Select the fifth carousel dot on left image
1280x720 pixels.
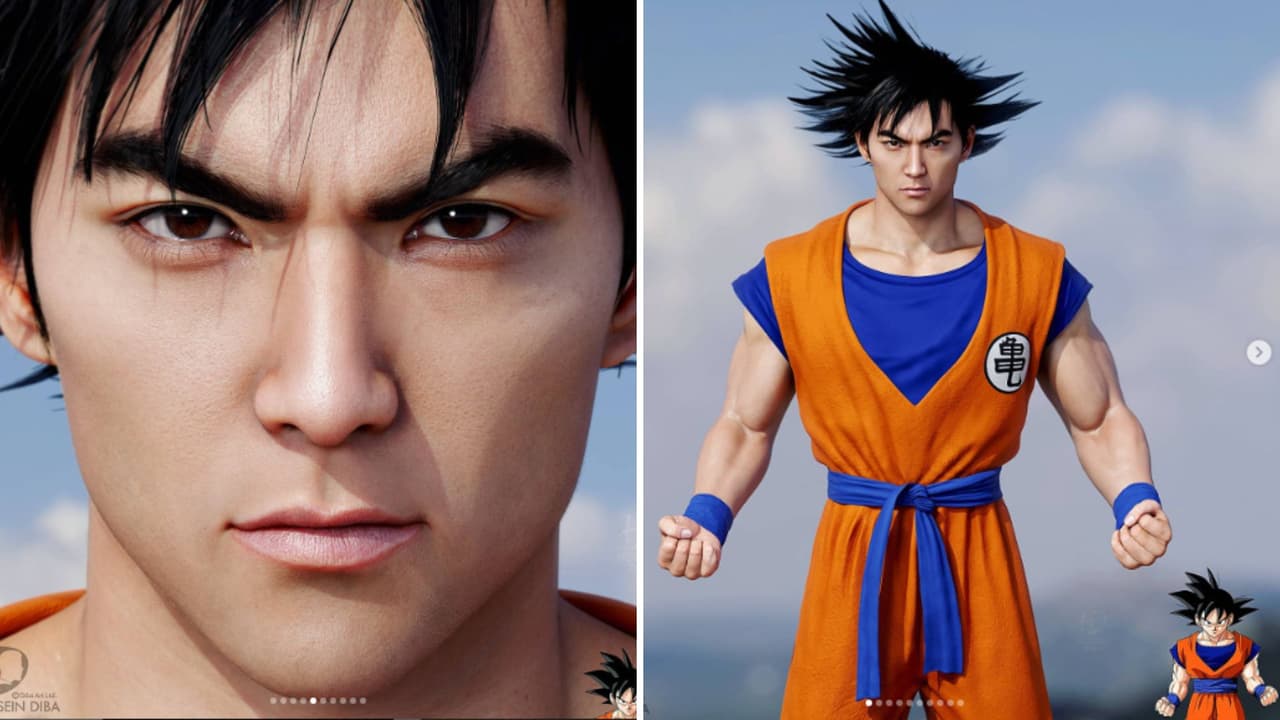point(313,701)
